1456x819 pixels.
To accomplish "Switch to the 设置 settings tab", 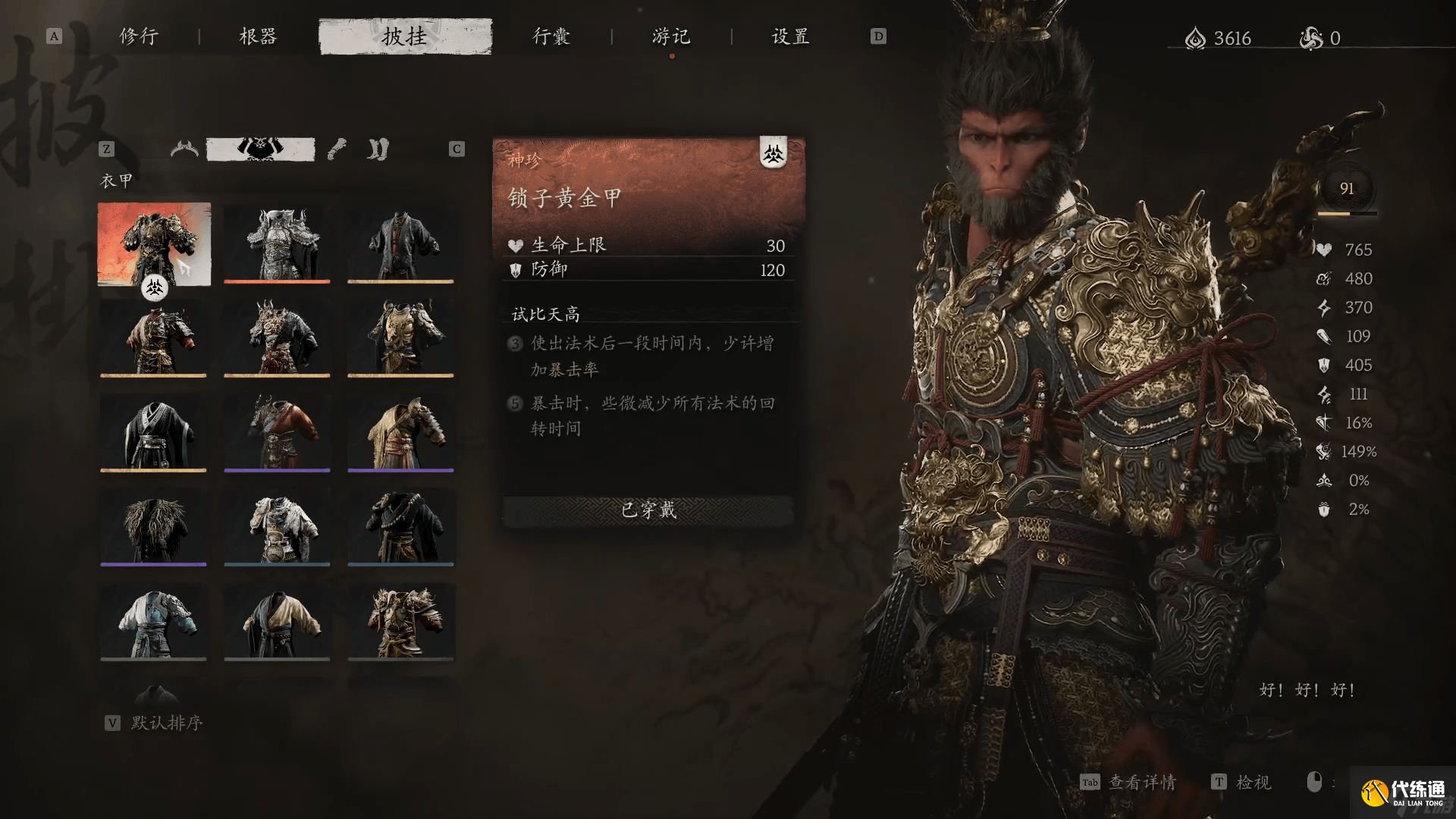I will [791, 36].
